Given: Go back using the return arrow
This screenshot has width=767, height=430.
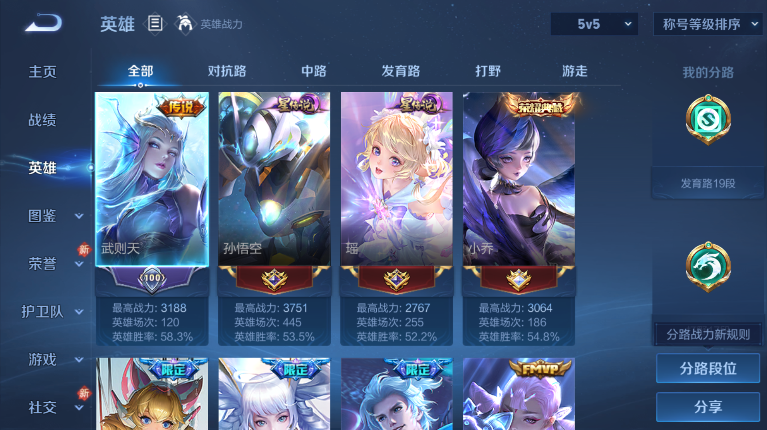Looking at the screenshot, I should point(43,23).
